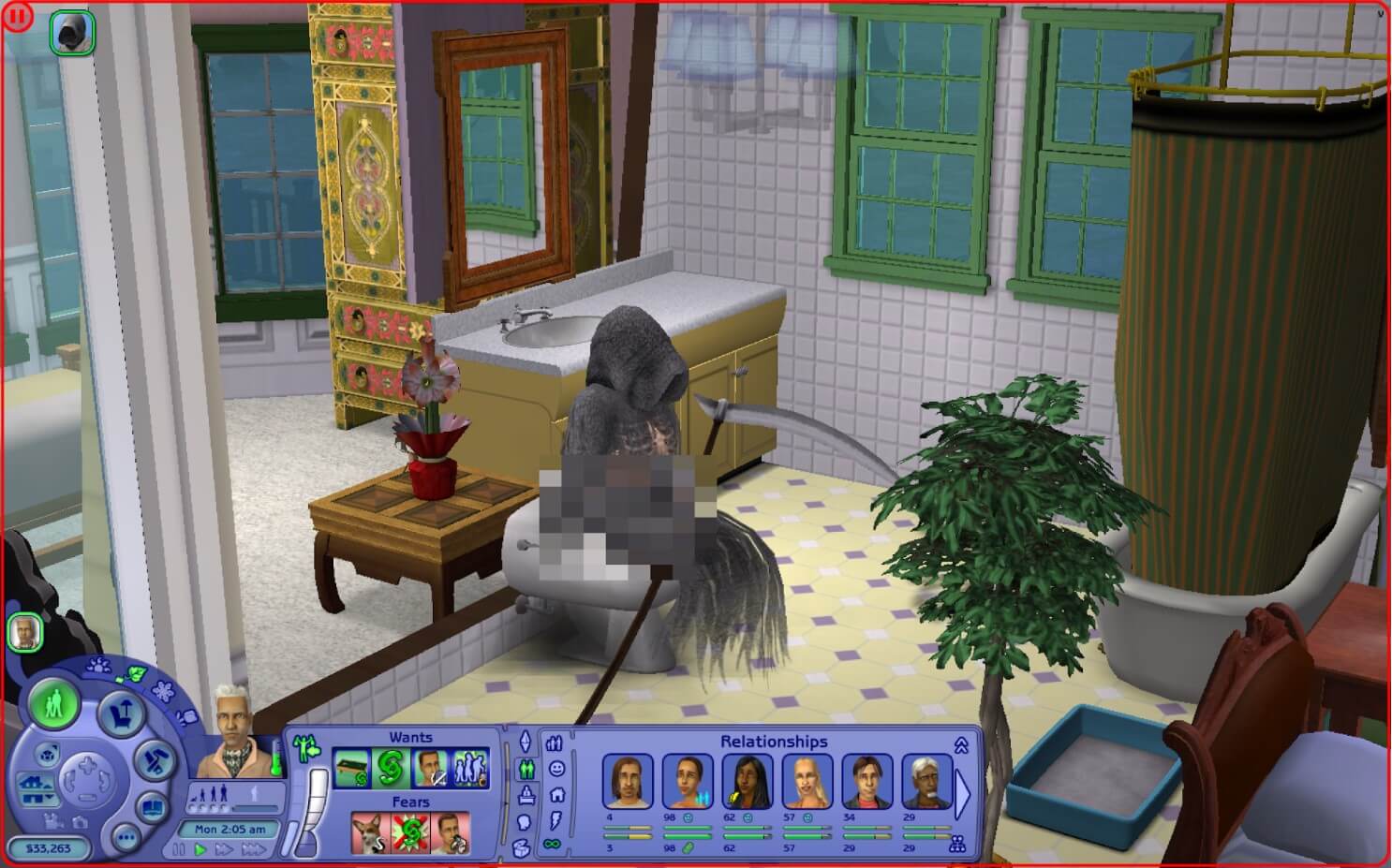Viewport: 1392px width, 868px height.
Task: Show next page of relationship portraits
Action: 962,792
